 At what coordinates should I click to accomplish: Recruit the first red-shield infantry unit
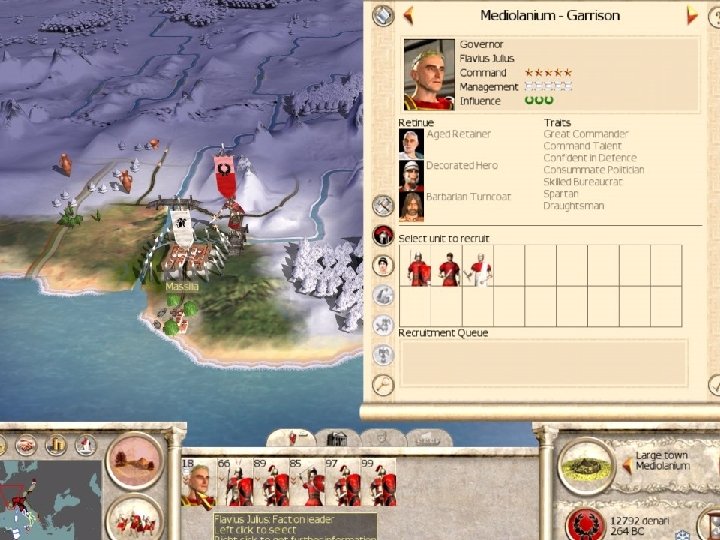click(416, 266)
